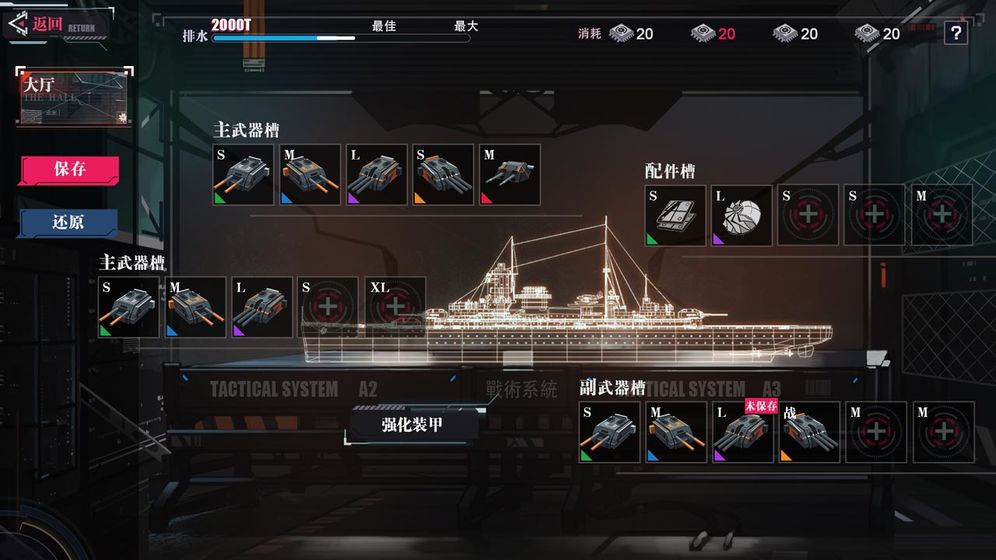This screenshot has height=560, width=996.
Task: Choose the empty XL main weapon slot
Action: [395, 307]
